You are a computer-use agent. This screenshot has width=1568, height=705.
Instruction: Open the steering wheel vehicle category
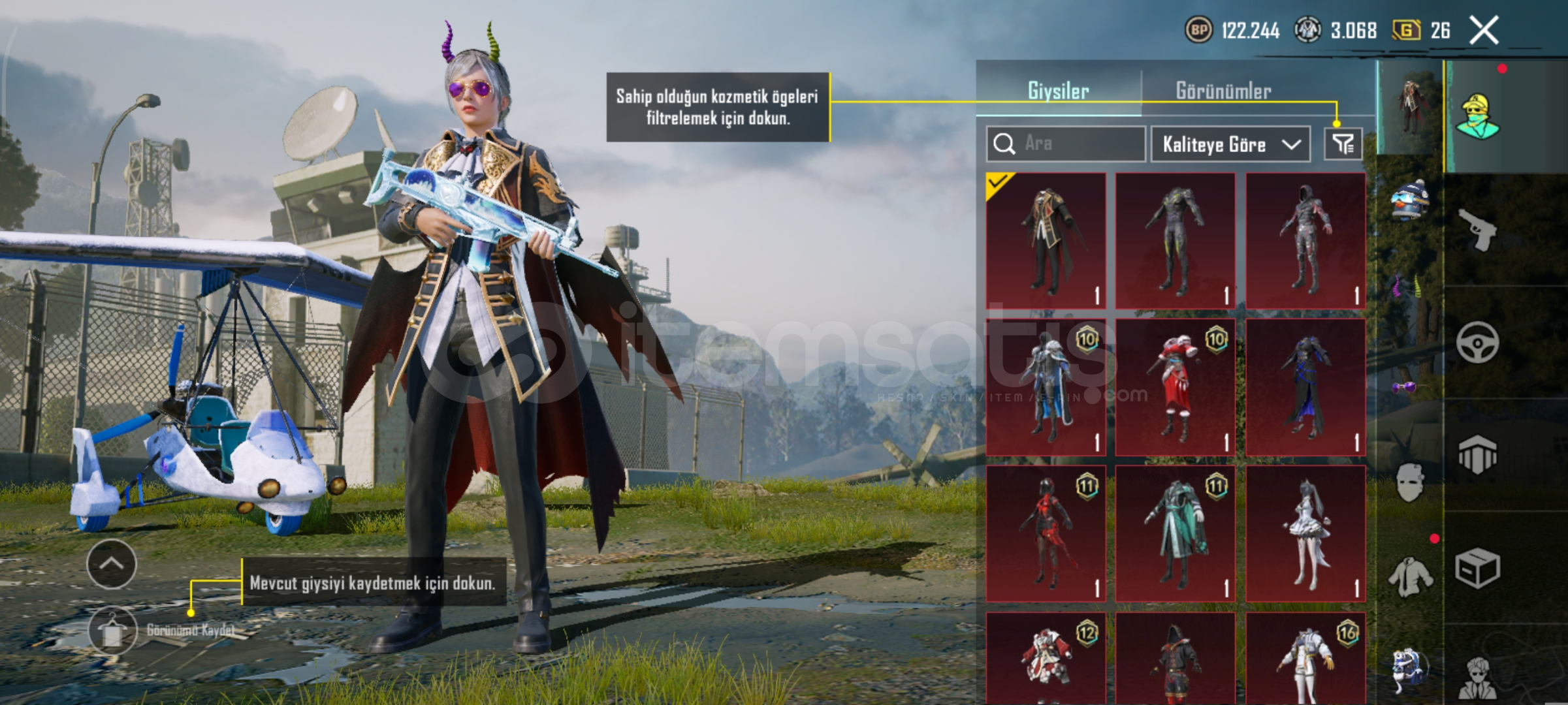click(1477, 342)
